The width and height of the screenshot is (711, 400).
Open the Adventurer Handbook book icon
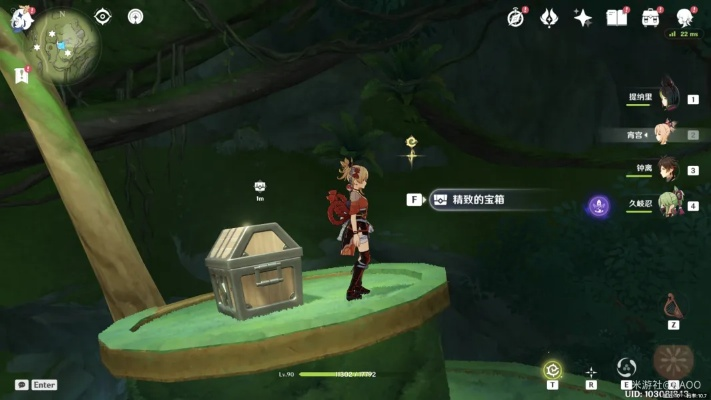[617, 17]
